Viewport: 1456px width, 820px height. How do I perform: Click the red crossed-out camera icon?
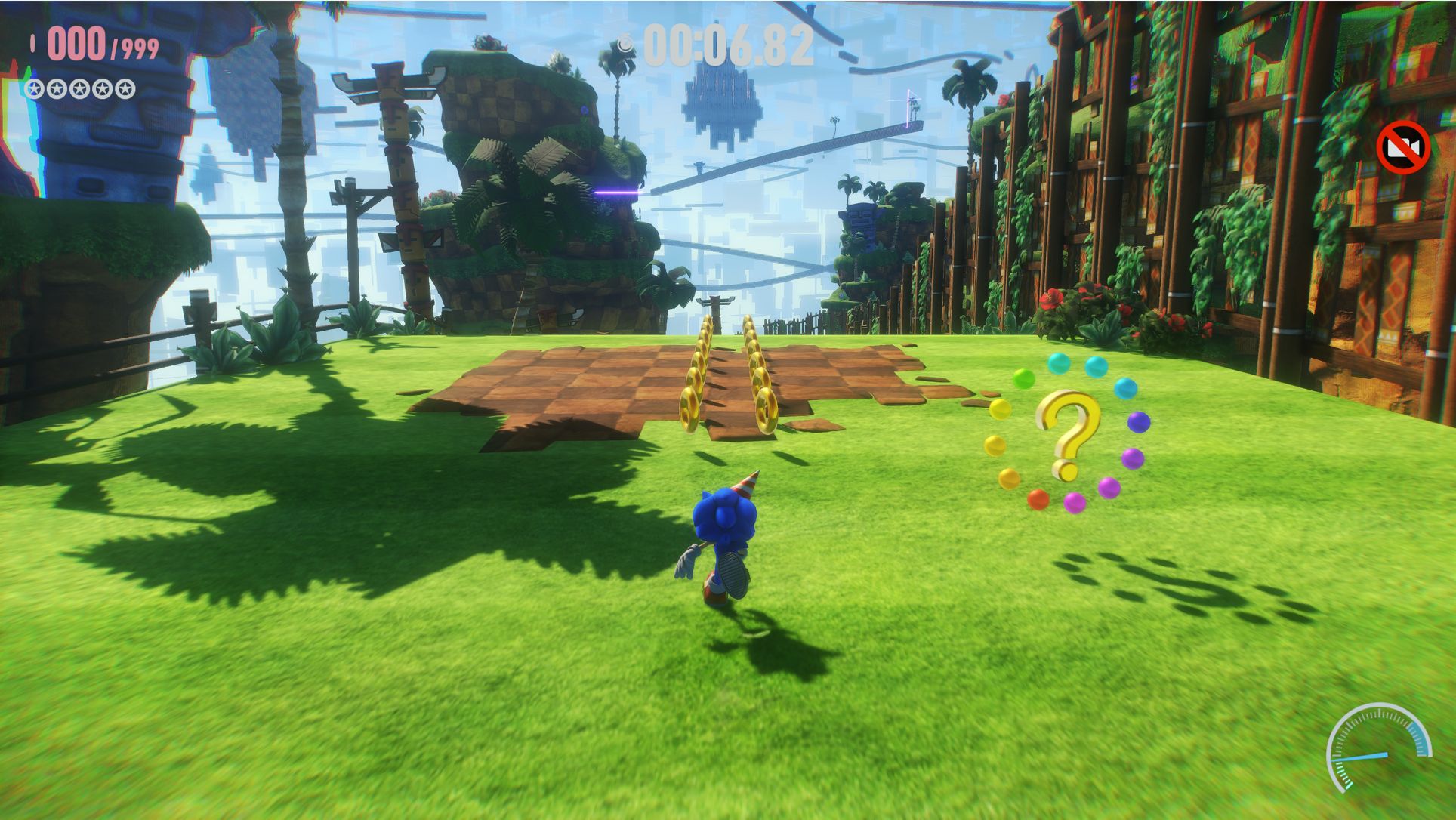pyautogui.click(x=1402, y=147)
